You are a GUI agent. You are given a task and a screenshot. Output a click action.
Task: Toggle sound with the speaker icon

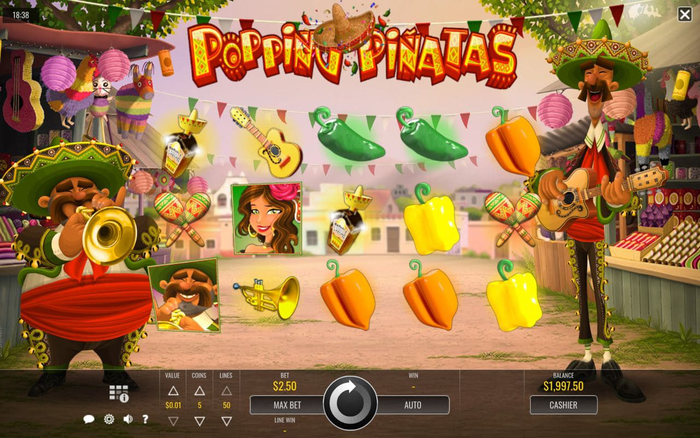click(128, 419)
